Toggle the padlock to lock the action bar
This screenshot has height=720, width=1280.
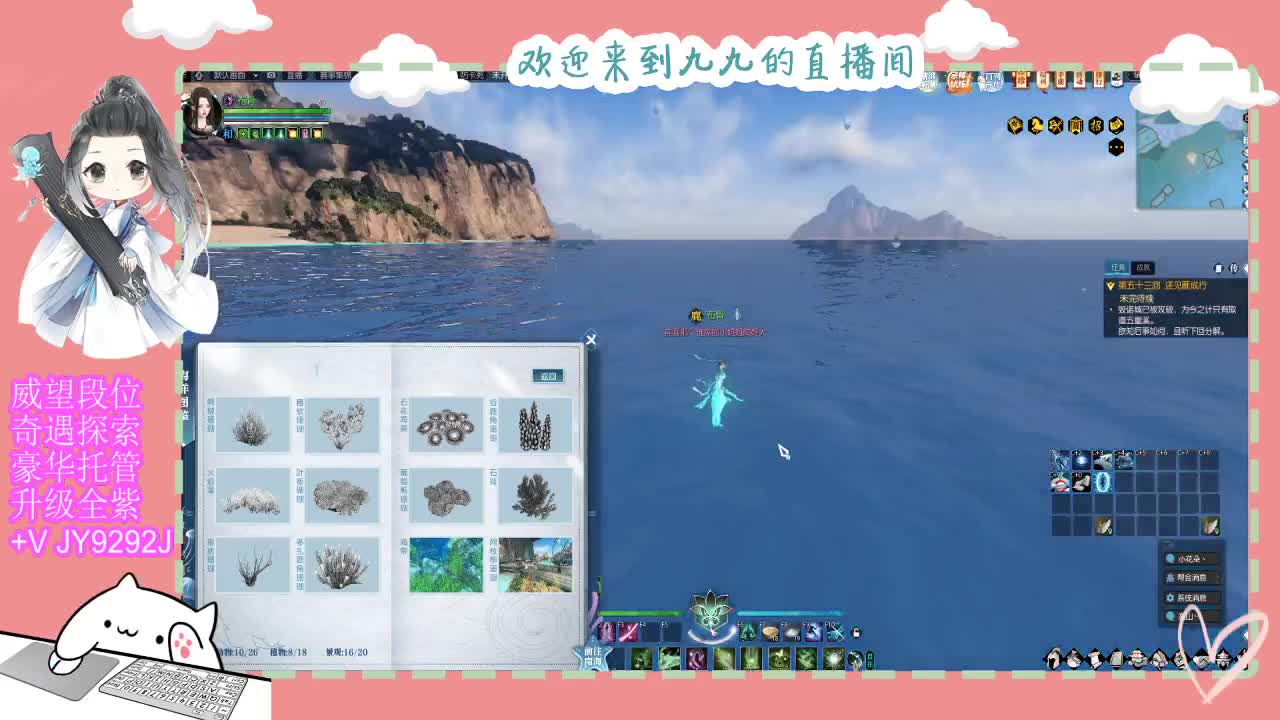coord(856,634)
